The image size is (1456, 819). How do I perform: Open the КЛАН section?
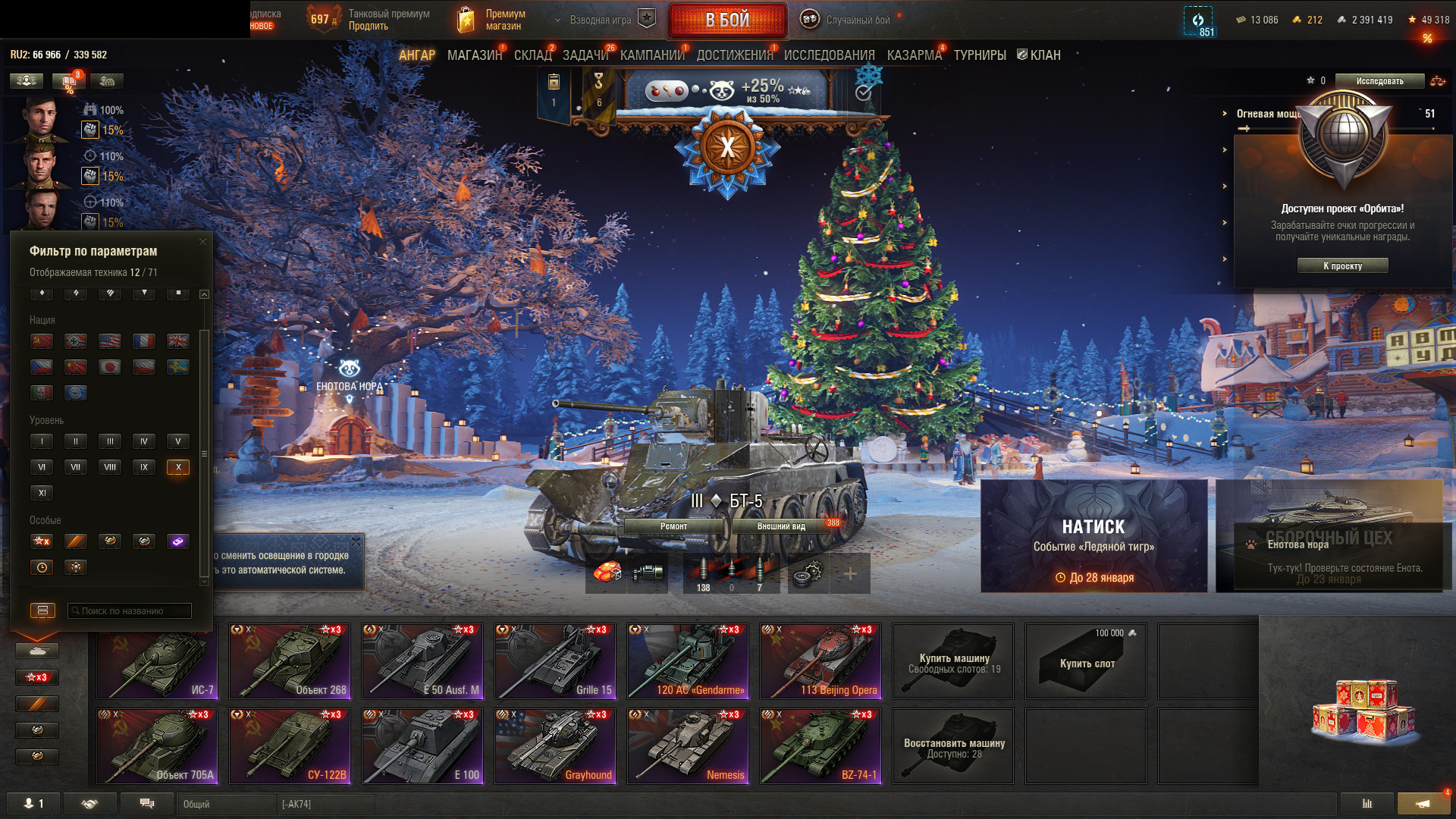click(1039, 55)
